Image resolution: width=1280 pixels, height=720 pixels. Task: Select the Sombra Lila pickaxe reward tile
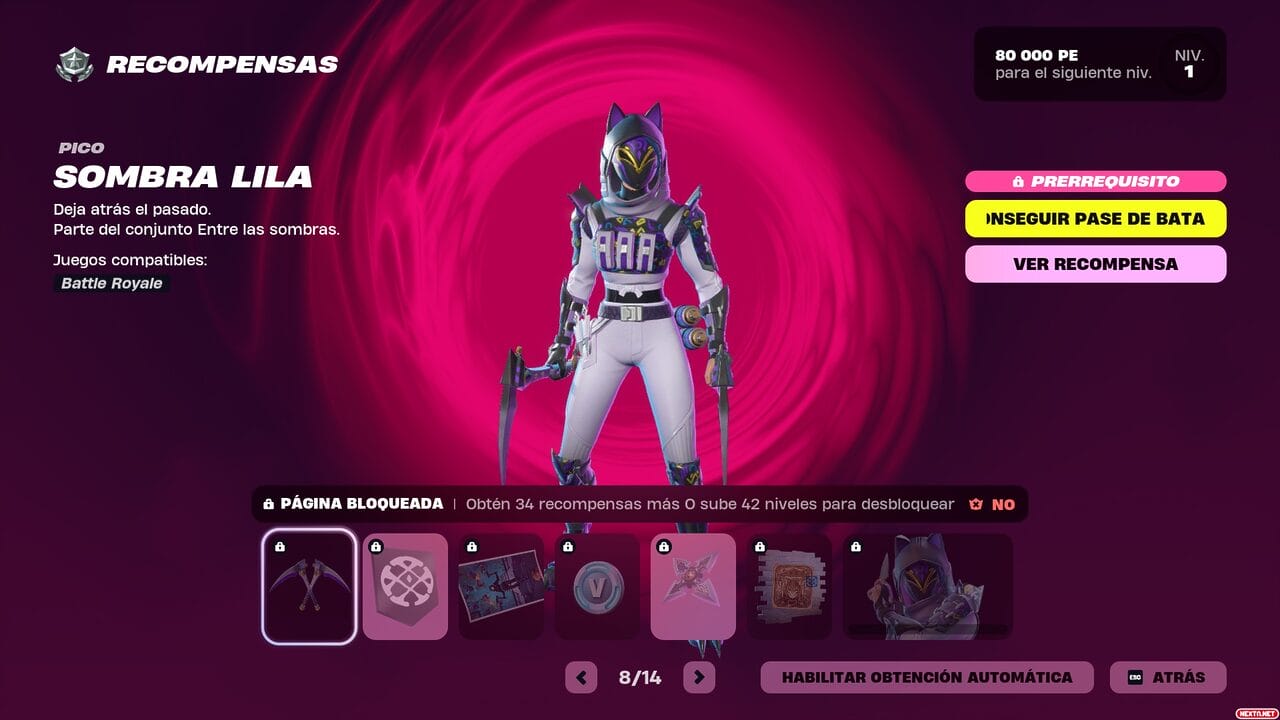click(309, 586)
